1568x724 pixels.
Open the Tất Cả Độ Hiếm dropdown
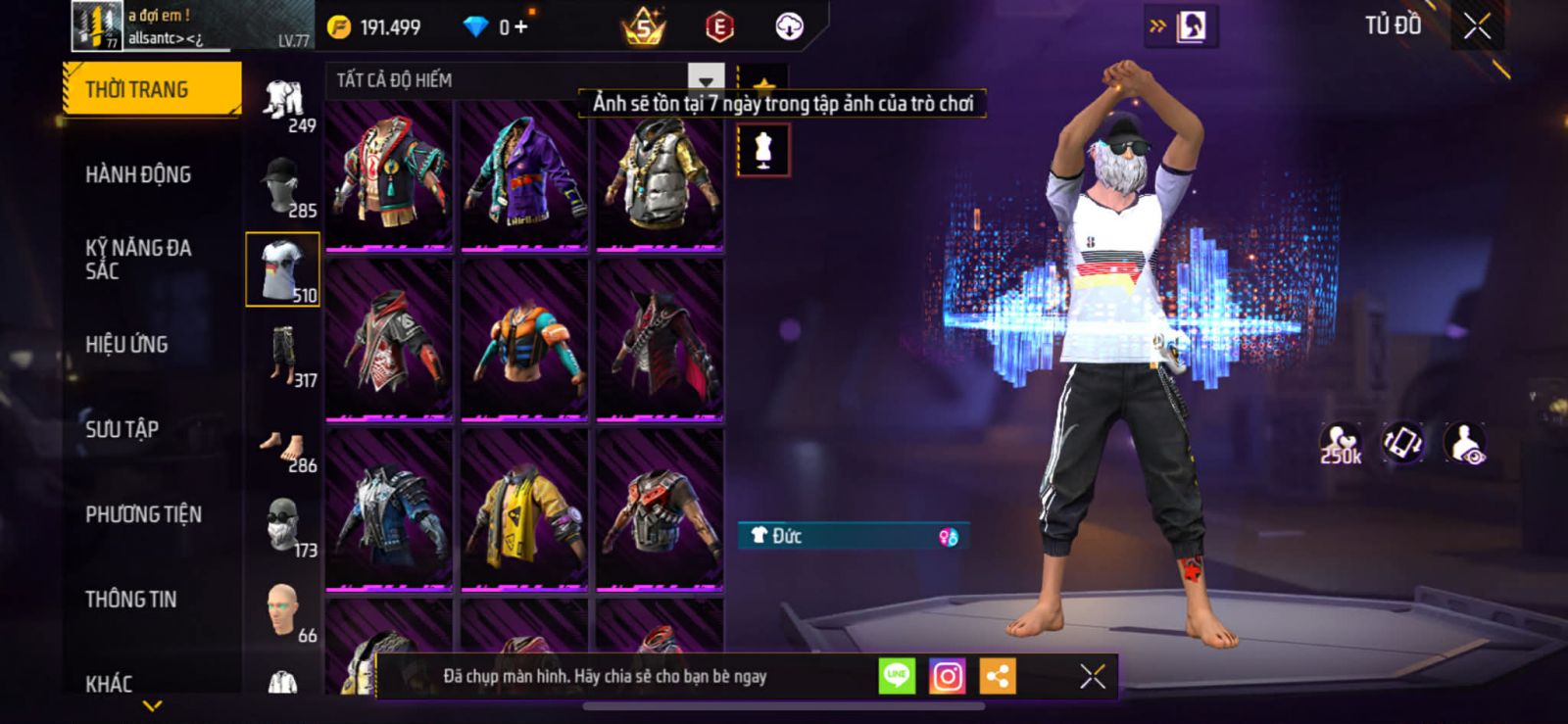pyautogui.click(x=706, y=80)
